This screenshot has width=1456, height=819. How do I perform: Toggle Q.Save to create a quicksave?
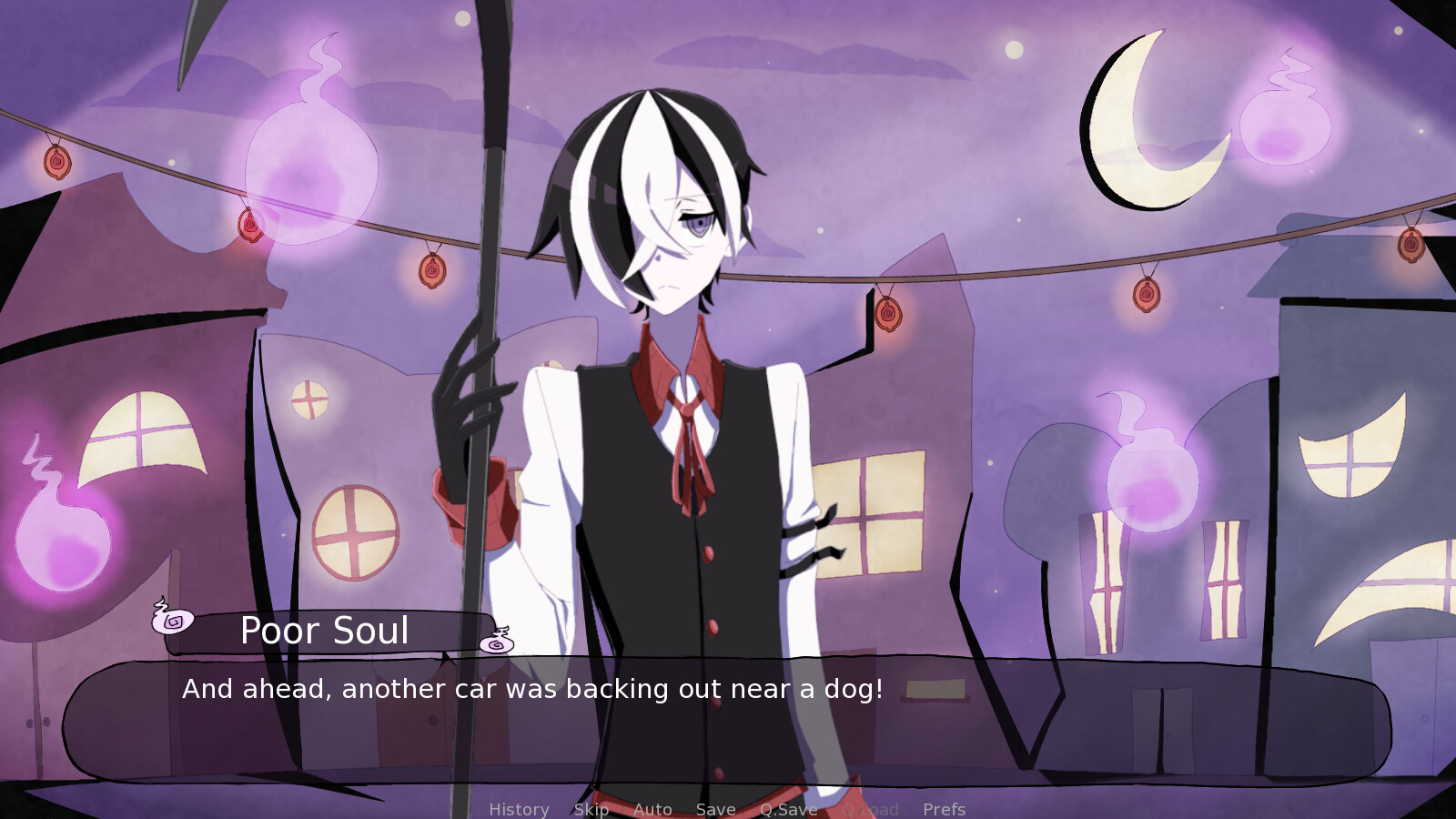coord(788,809)
